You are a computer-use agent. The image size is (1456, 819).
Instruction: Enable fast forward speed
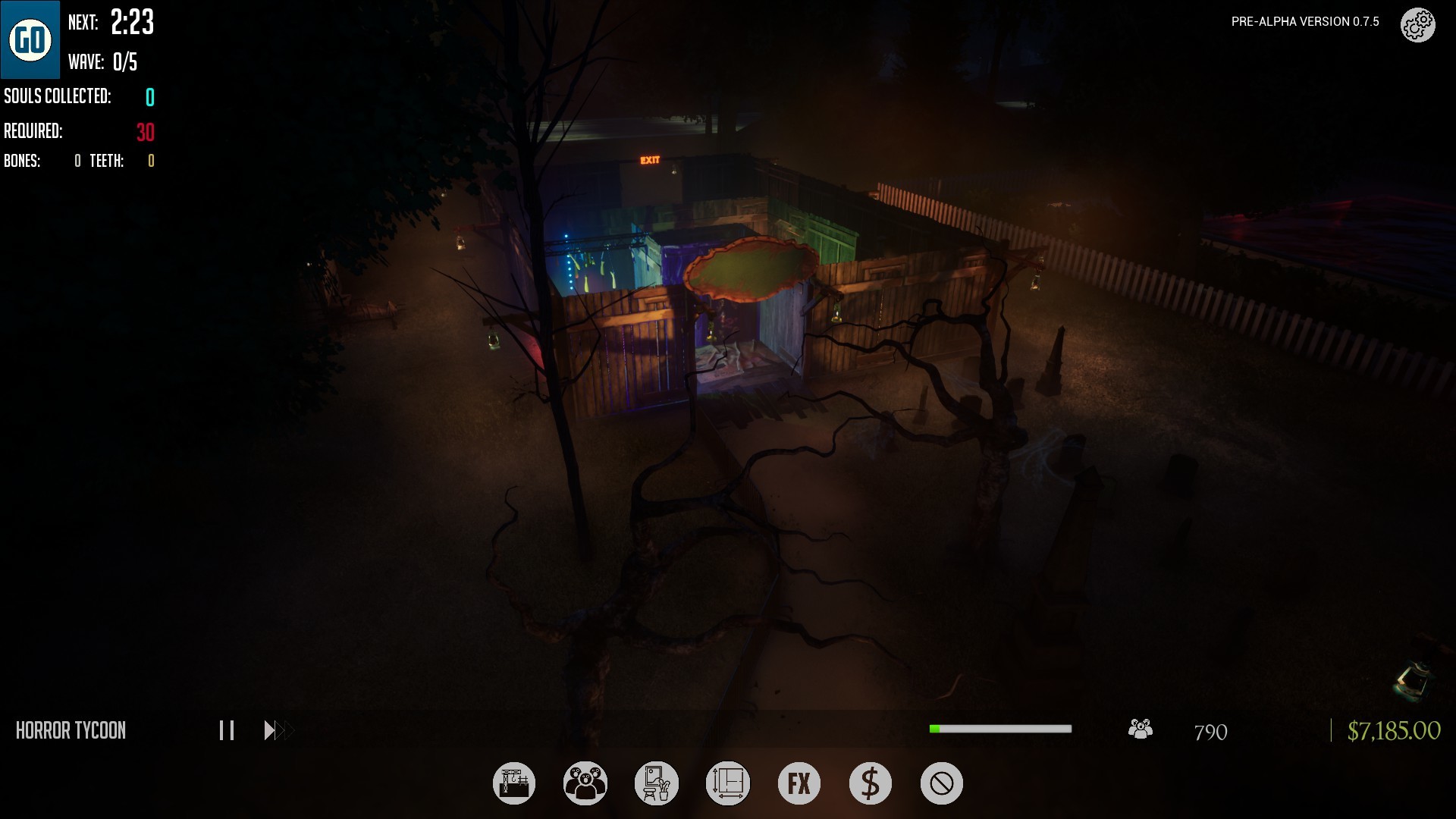[278, 730]
